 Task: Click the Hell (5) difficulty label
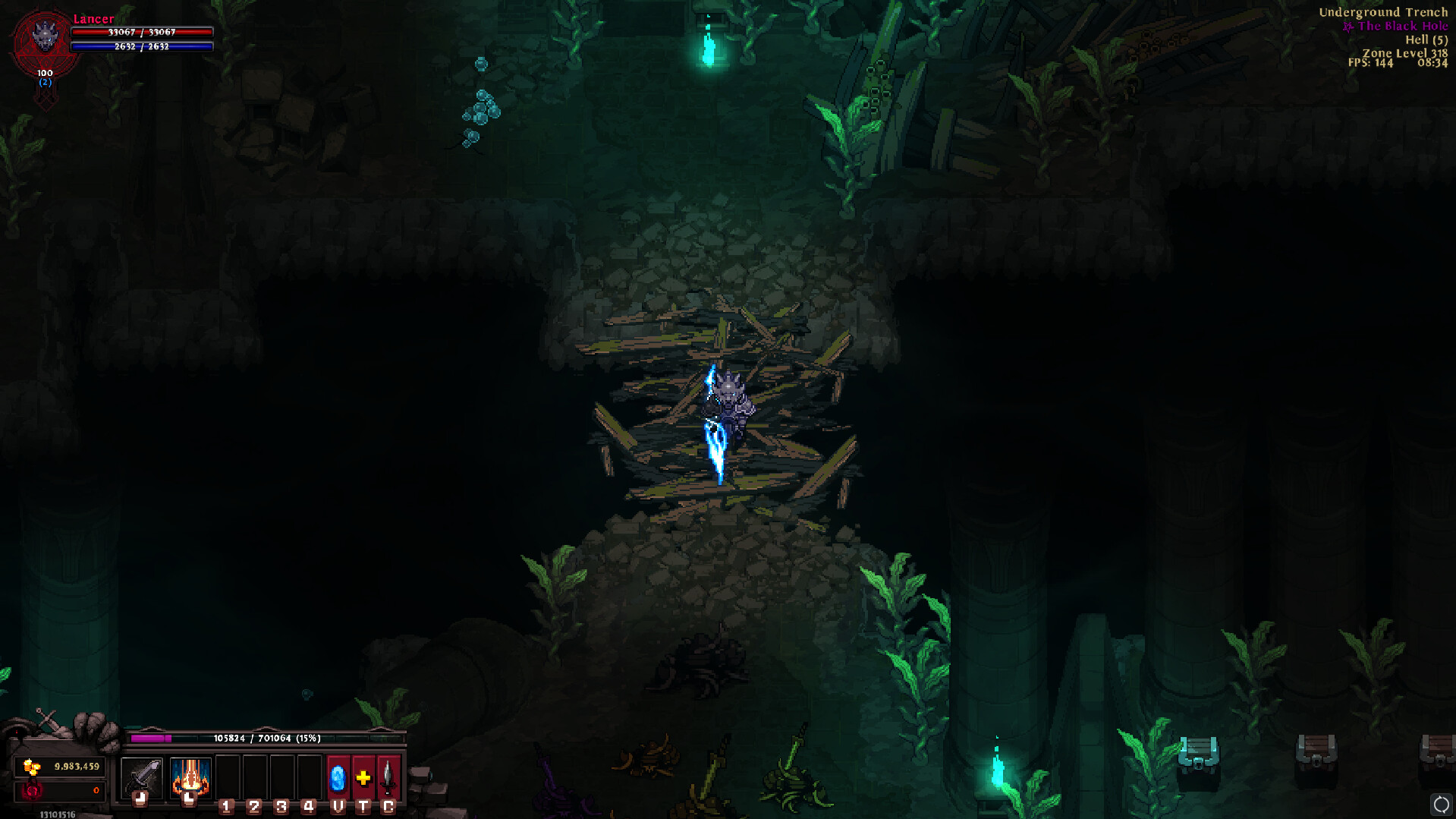[x=1426, y=39]
